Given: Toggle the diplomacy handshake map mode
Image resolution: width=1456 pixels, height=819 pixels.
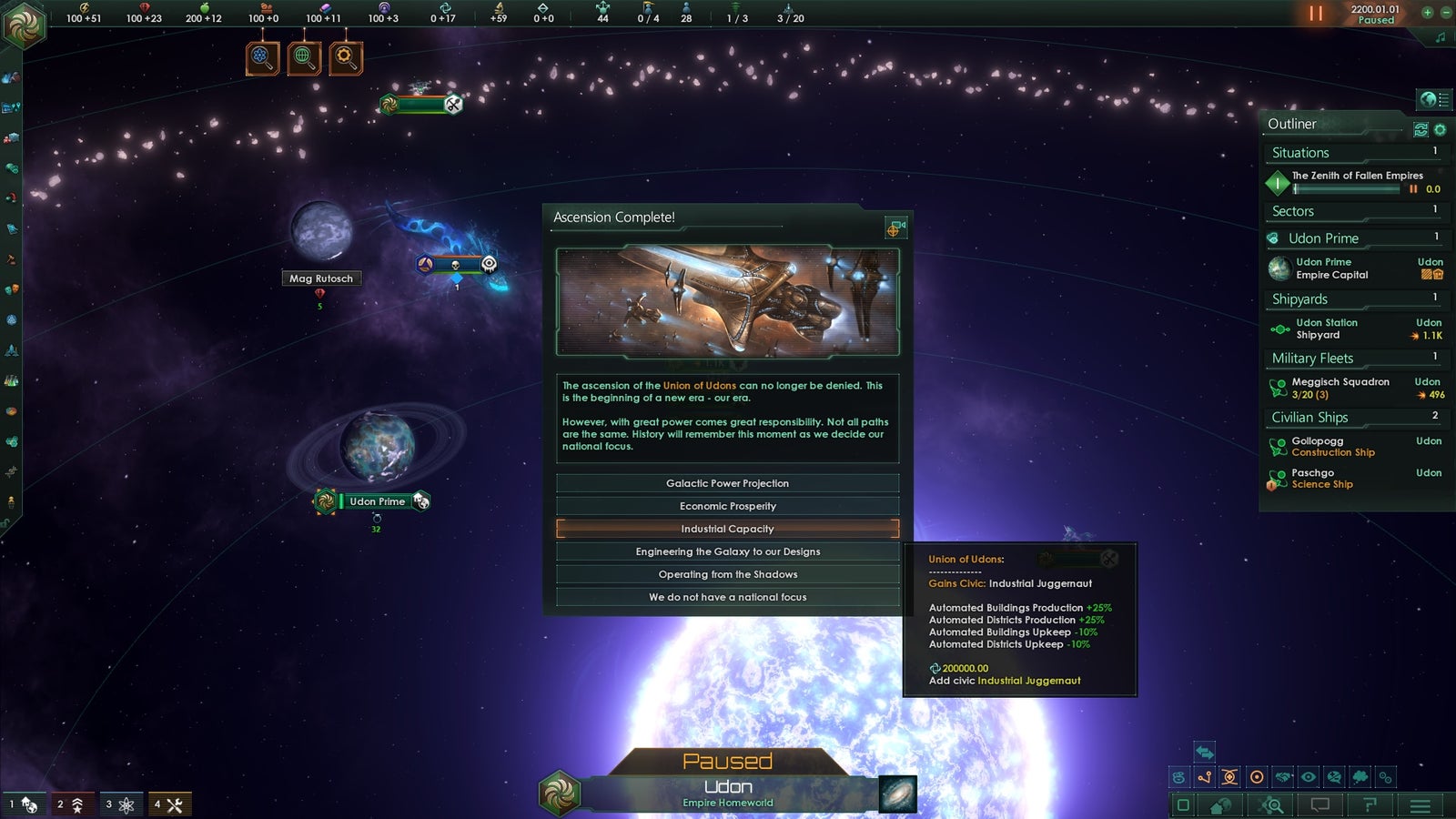Looking at the screenshot, I should (1283, 776).
